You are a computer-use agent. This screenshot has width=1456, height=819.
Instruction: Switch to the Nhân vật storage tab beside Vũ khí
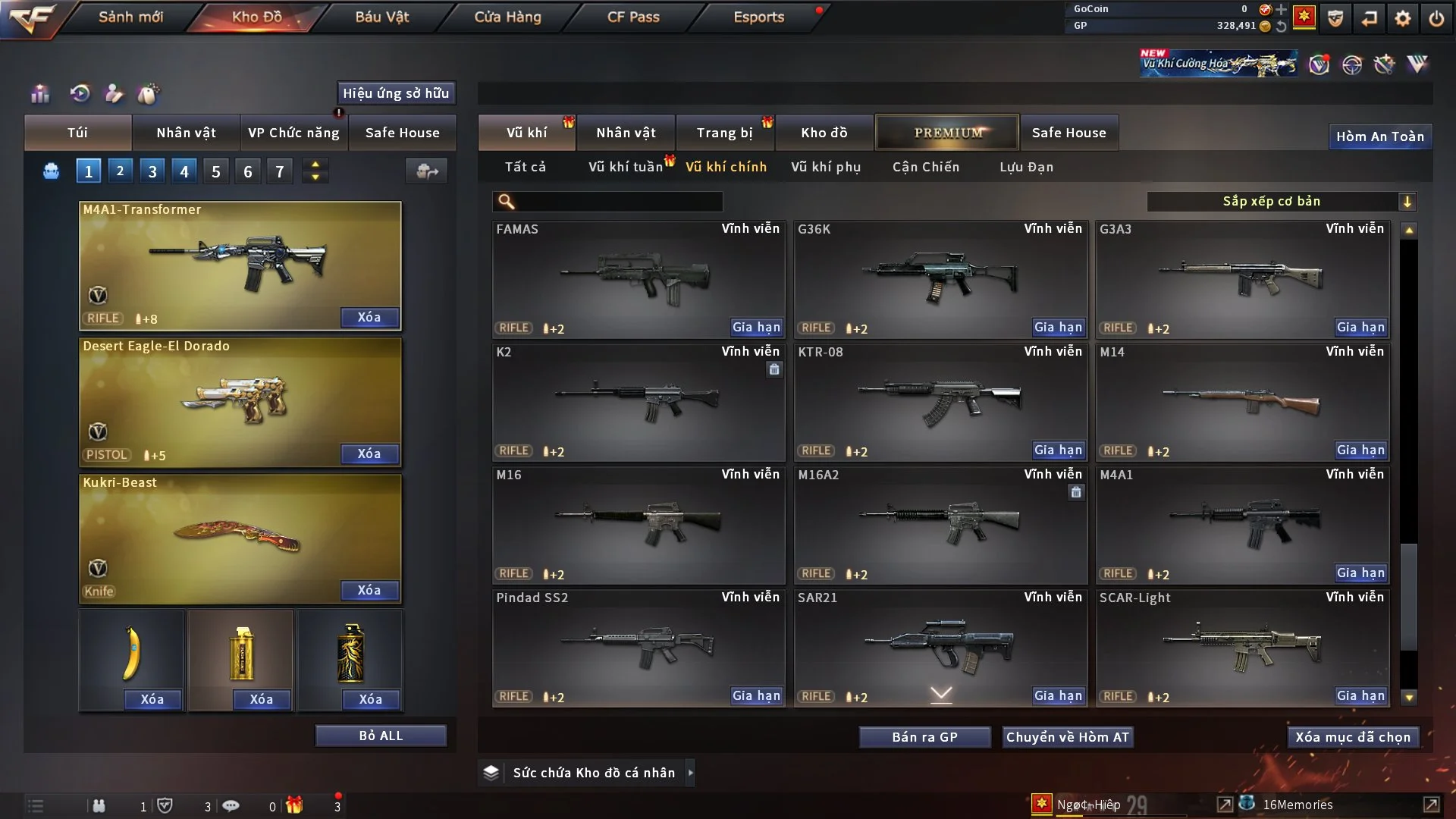(x=626, y=133)
